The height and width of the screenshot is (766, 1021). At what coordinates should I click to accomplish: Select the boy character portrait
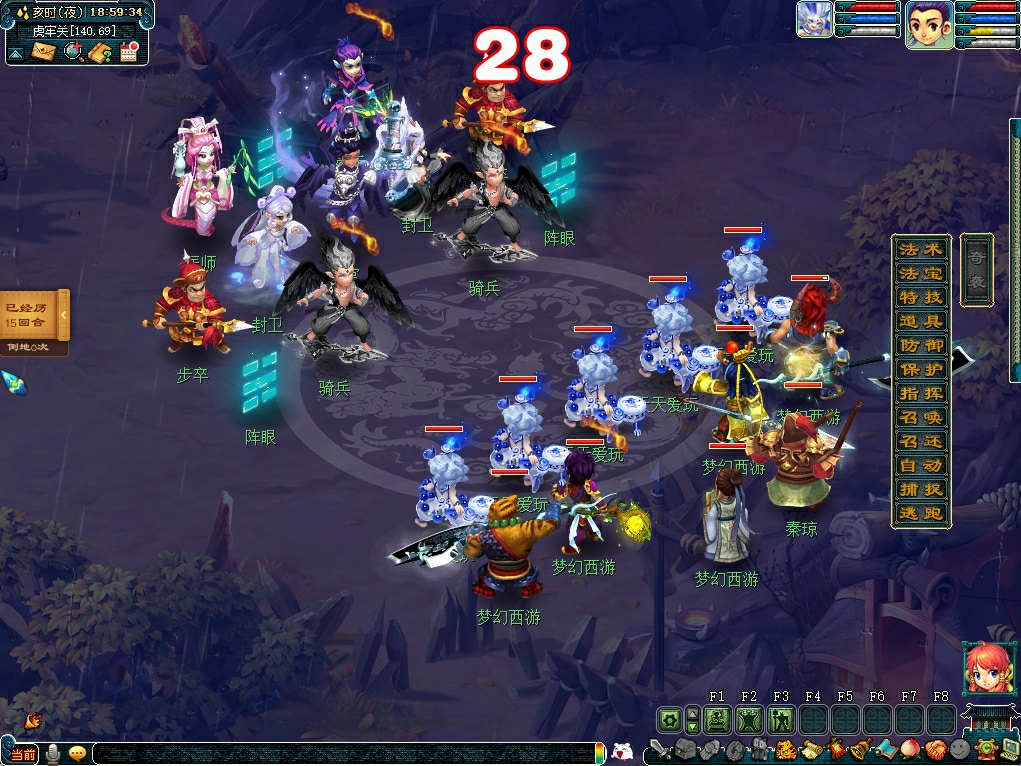928,24
